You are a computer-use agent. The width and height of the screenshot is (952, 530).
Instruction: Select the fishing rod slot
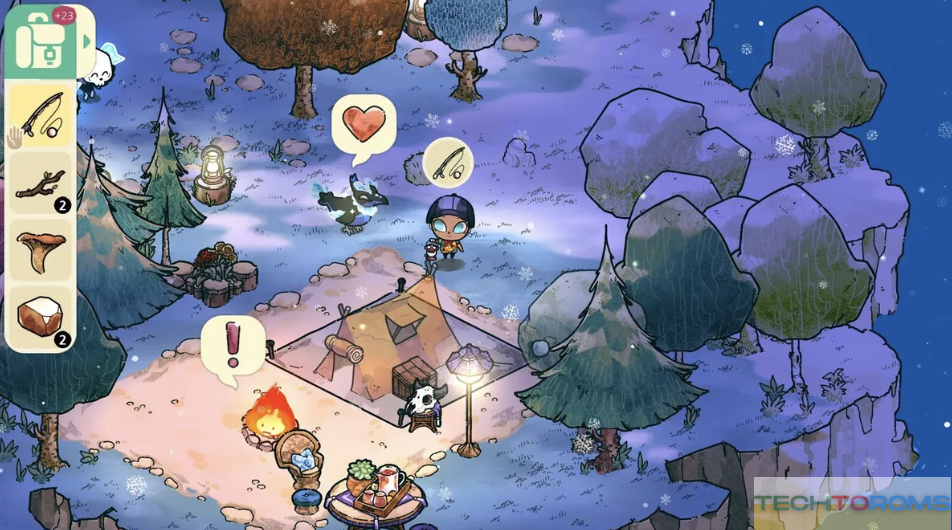41,117
